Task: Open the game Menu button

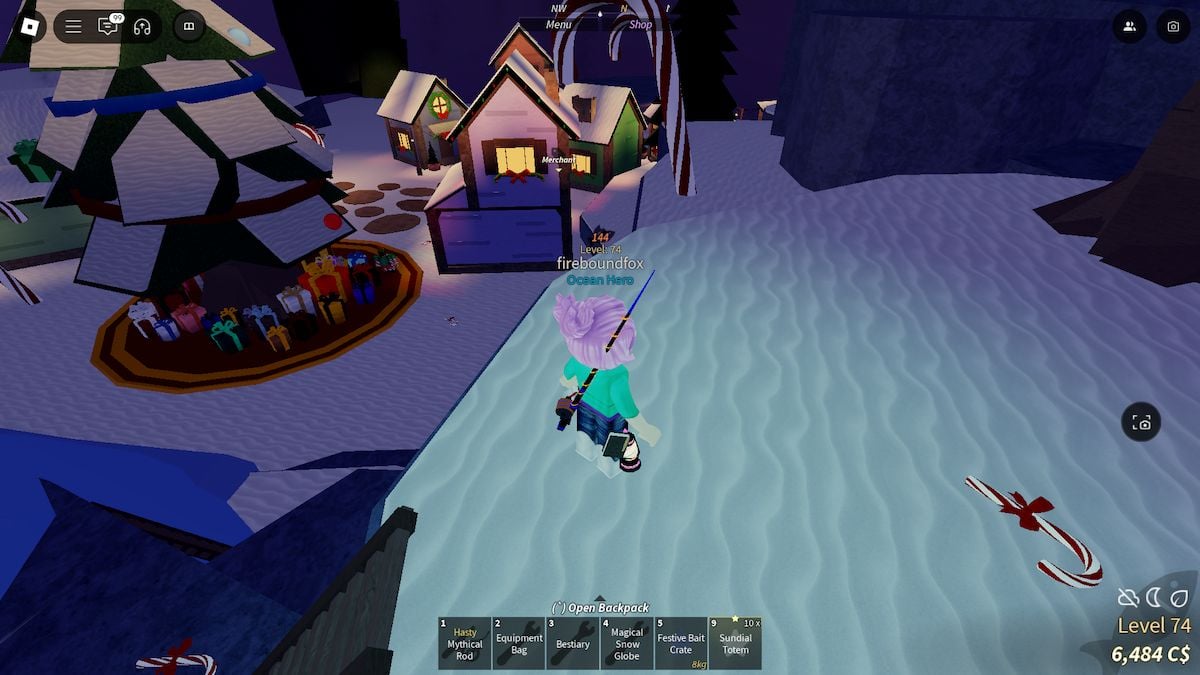Action: tap(559, 24)
